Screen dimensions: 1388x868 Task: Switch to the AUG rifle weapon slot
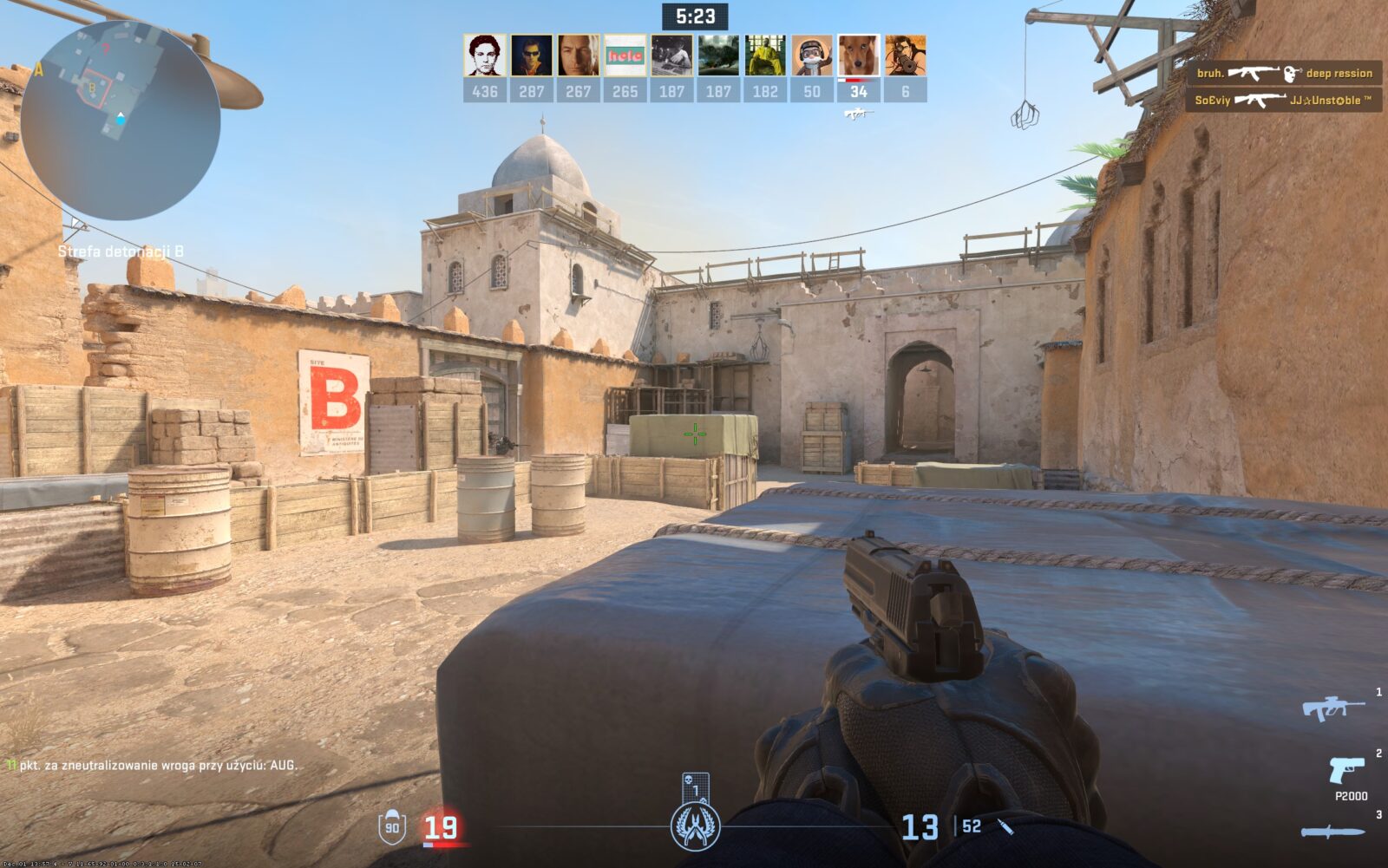click(1332, 708)
